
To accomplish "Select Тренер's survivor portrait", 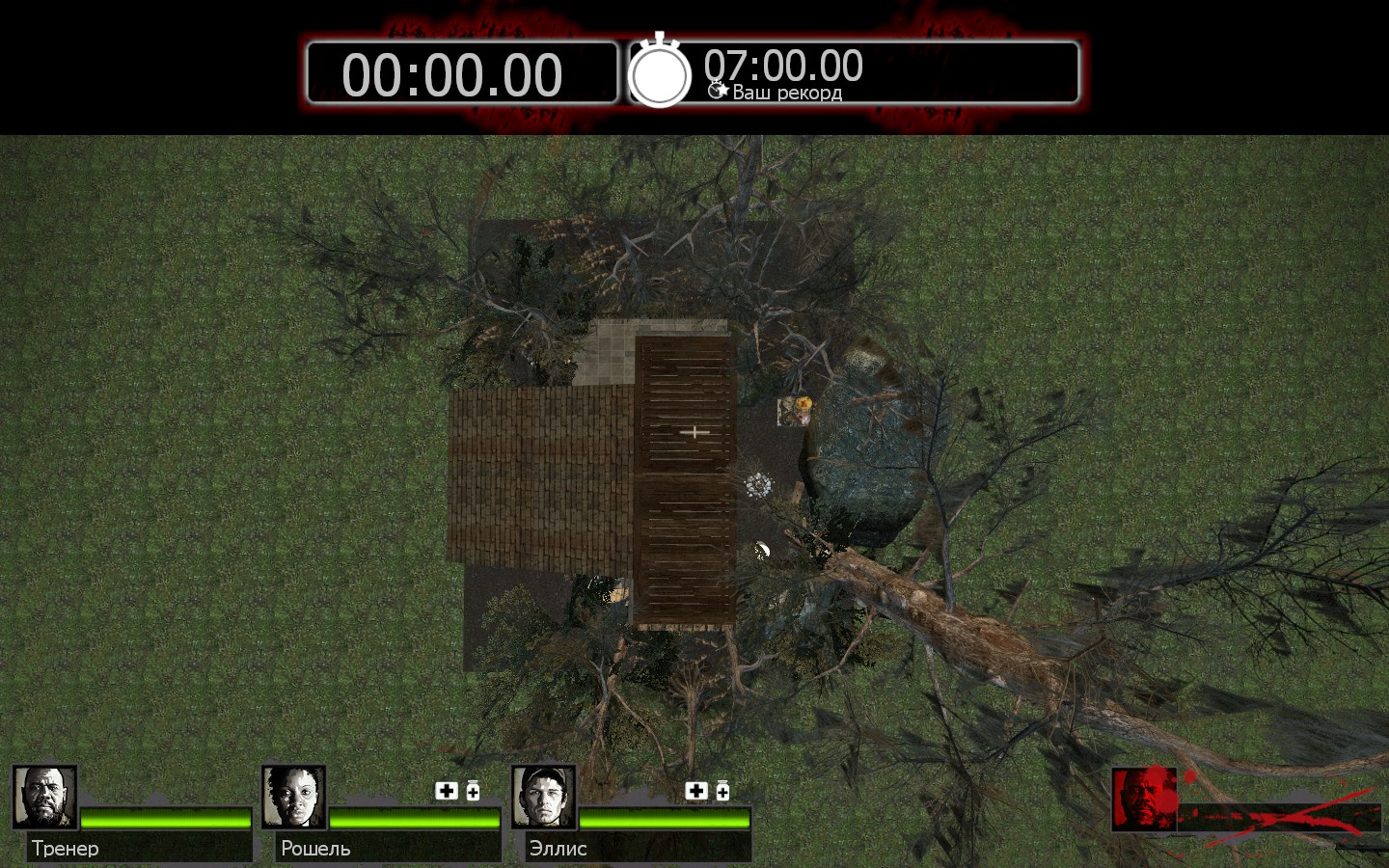I will coord(44,798).
